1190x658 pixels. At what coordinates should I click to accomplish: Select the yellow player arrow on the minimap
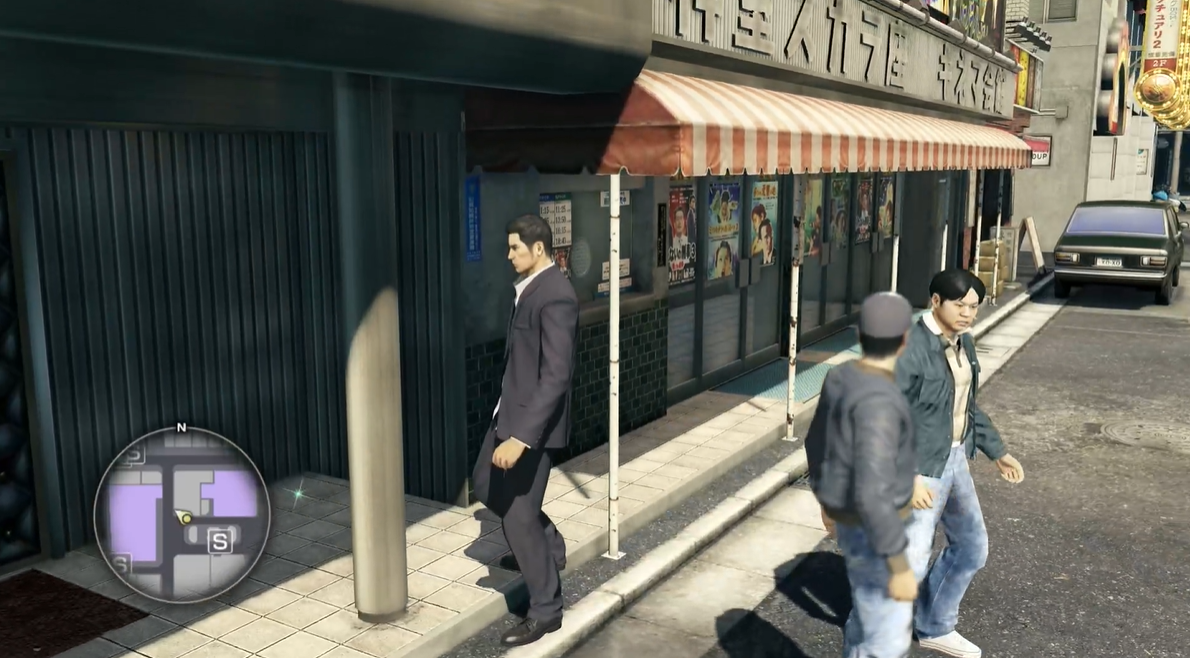click(184, 517)
